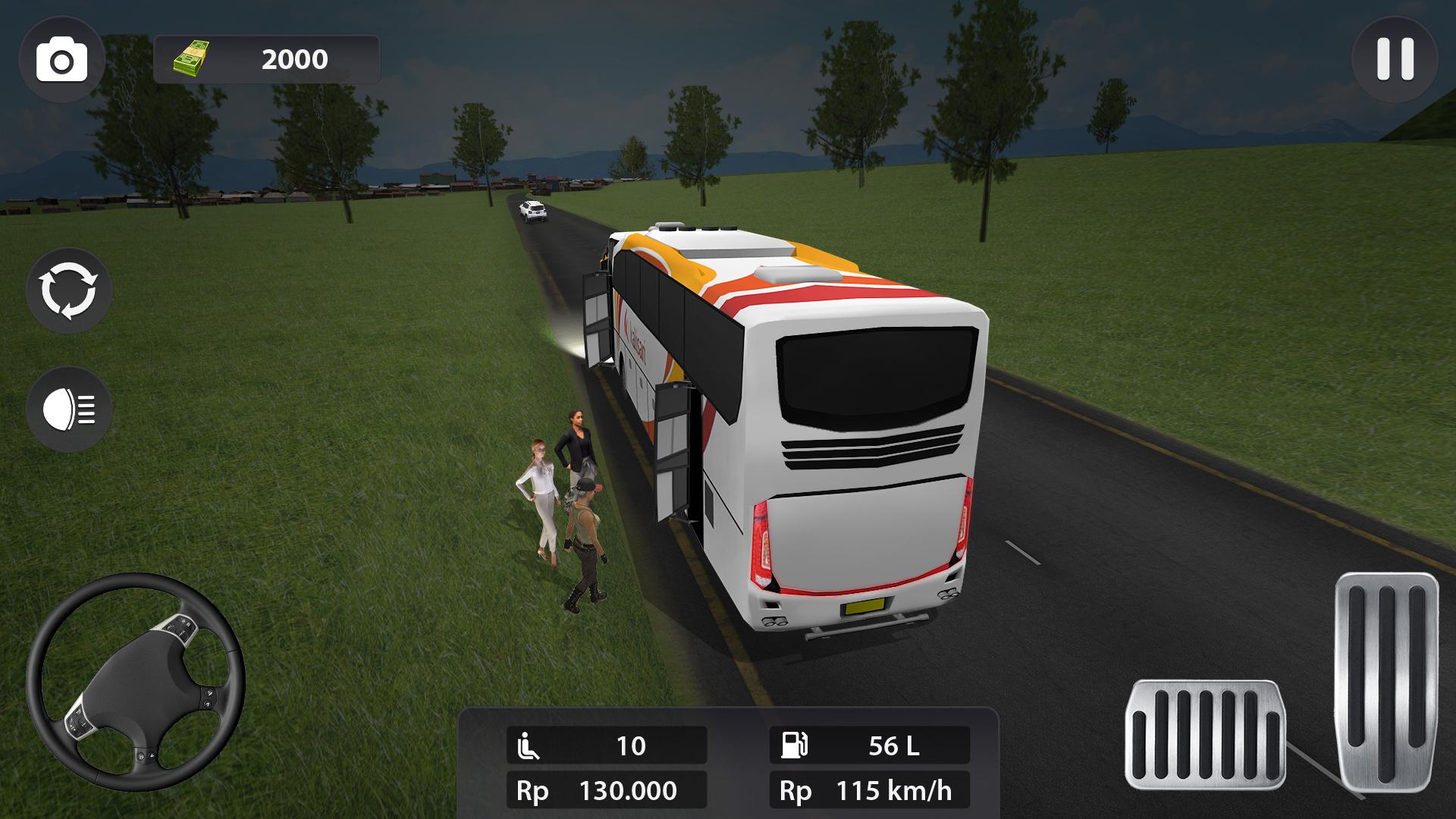Open the money balance display

265,57
